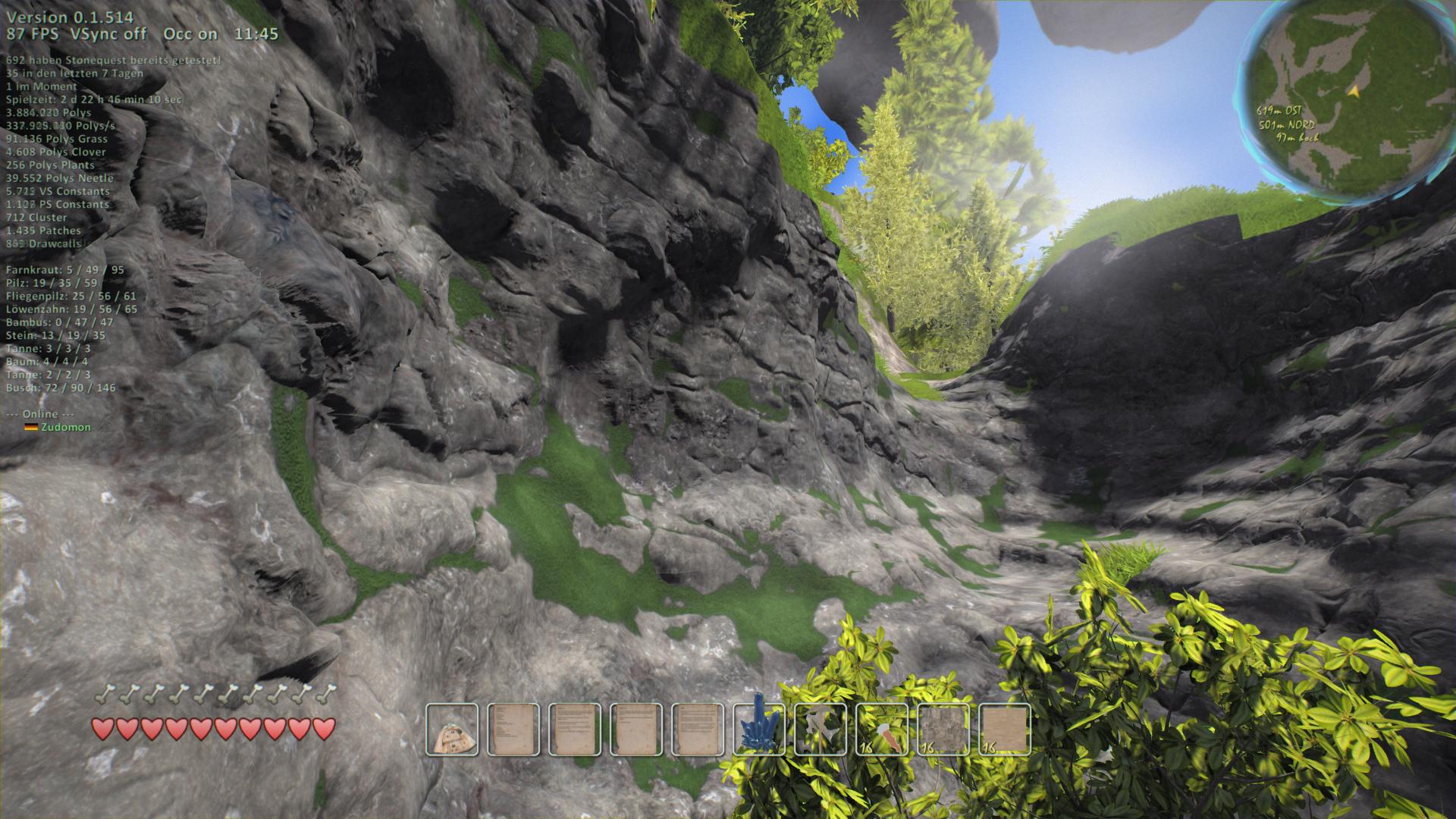Select the blue crystal hotbar slot
This screenshot has width=1456, height=819.
pyautogui.click(x=759, y=730)
